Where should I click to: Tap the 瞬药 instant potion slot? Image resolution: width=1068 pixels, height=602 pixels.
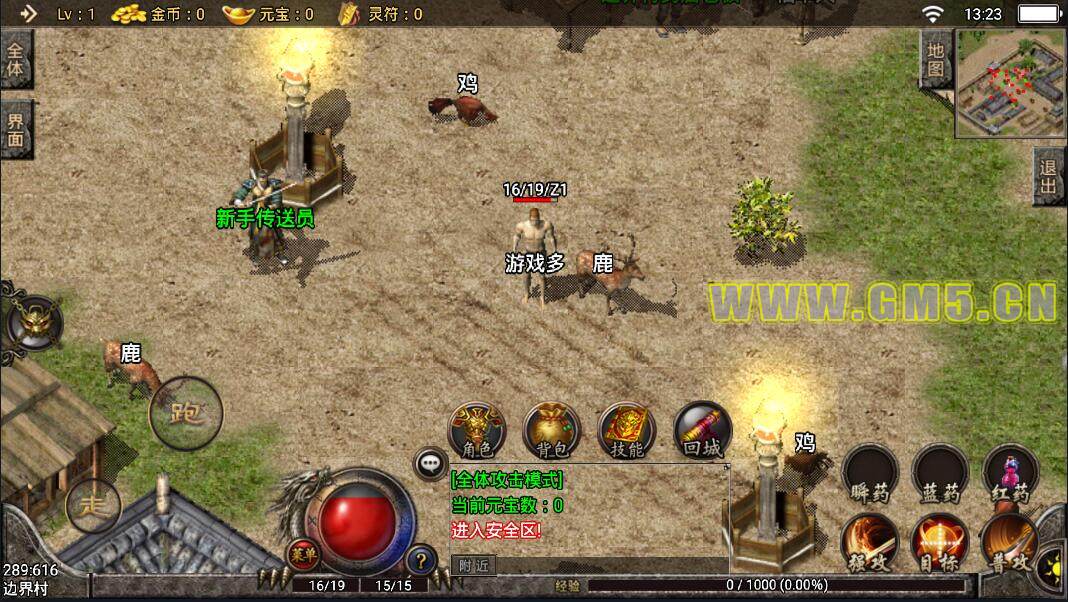[869, 474]
